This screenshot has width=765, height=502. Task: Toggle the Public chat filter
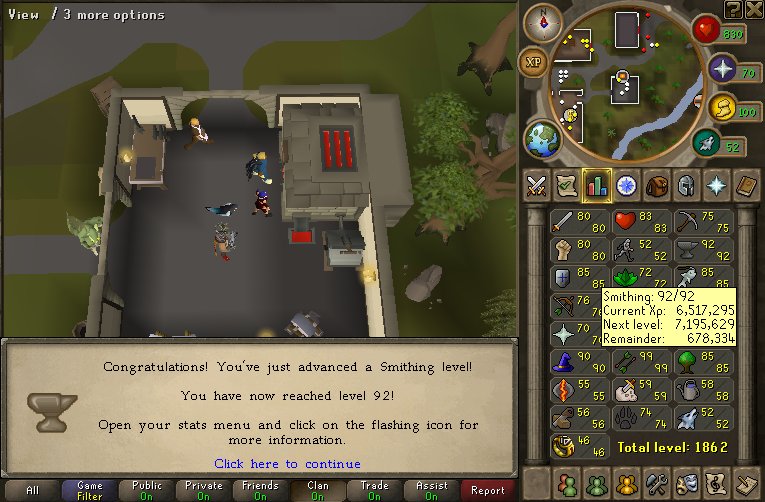tap(145, 490)
